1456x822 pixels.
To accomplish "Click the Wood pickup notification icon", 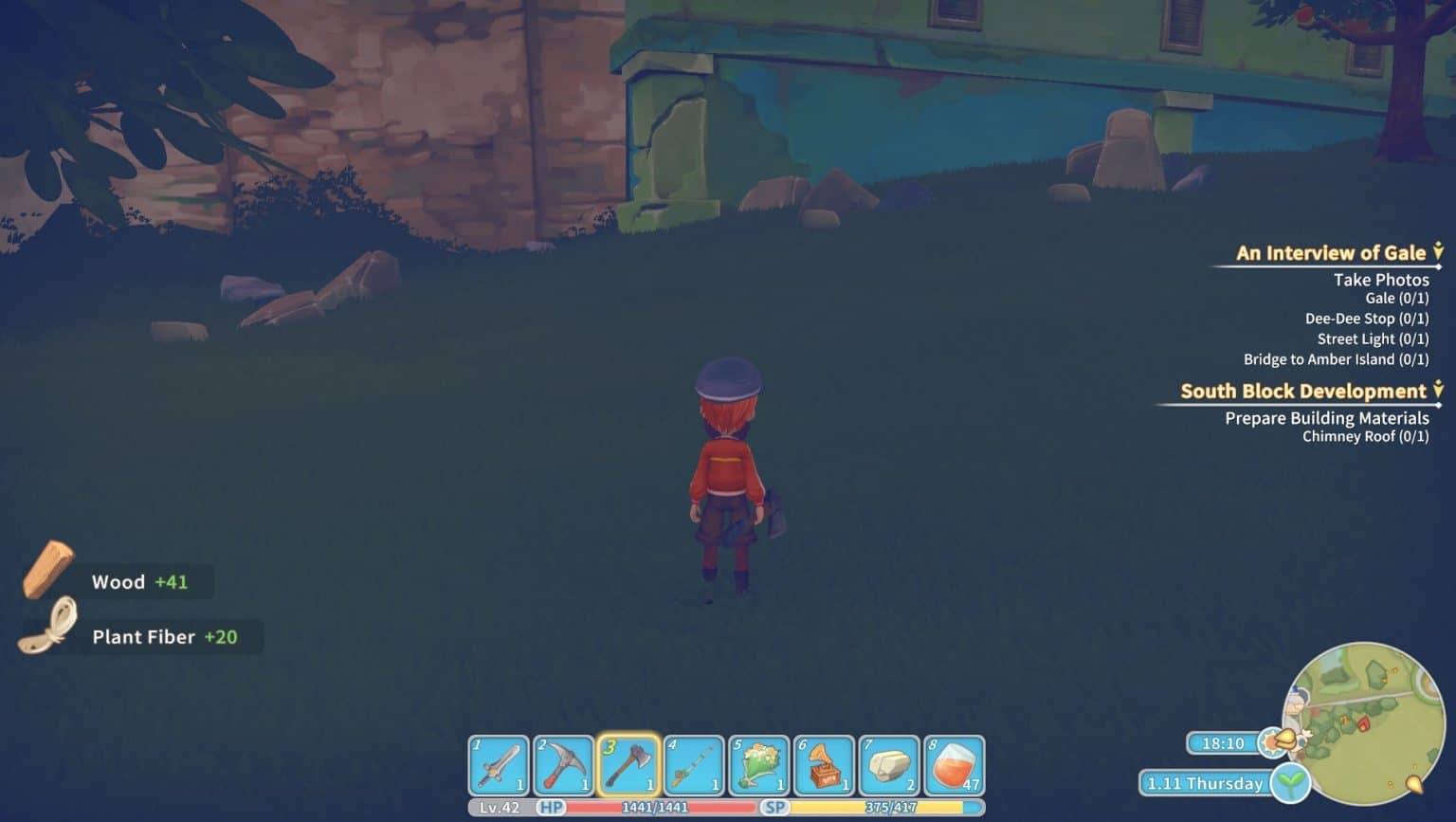I will (x=49, y=572).
